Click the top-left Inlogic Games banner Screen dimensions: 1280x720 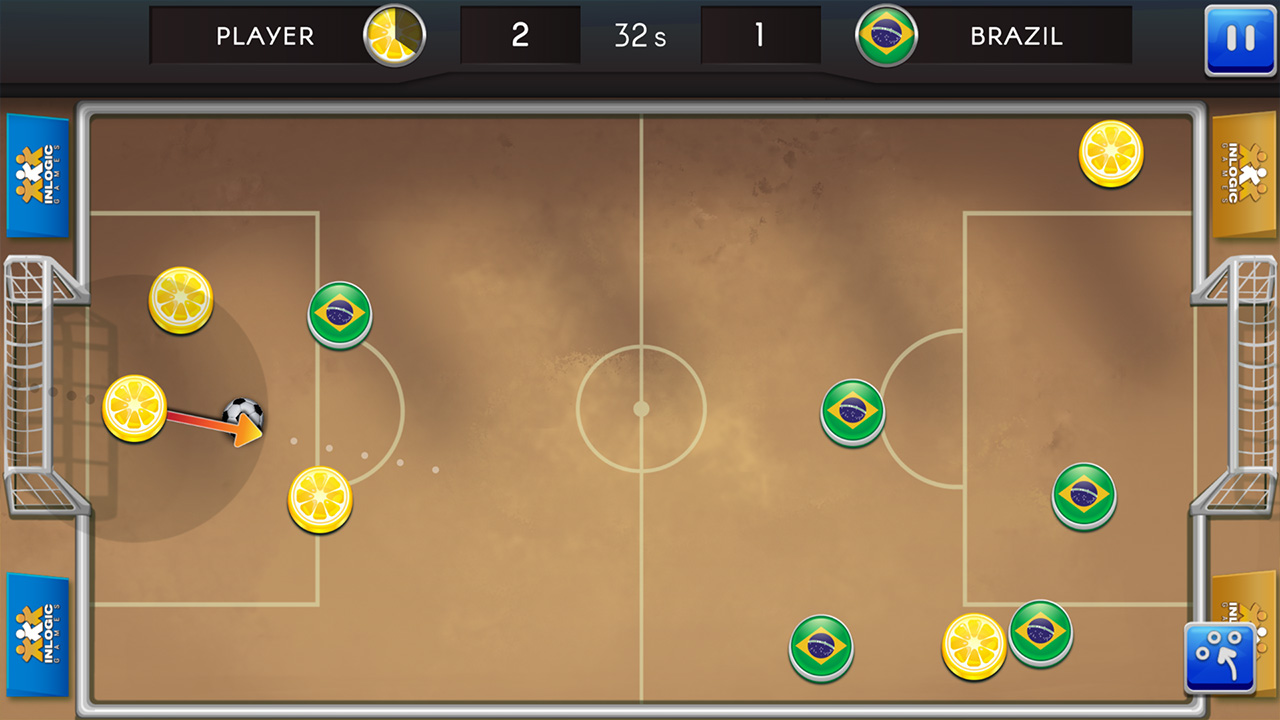[x=36, y=175]
